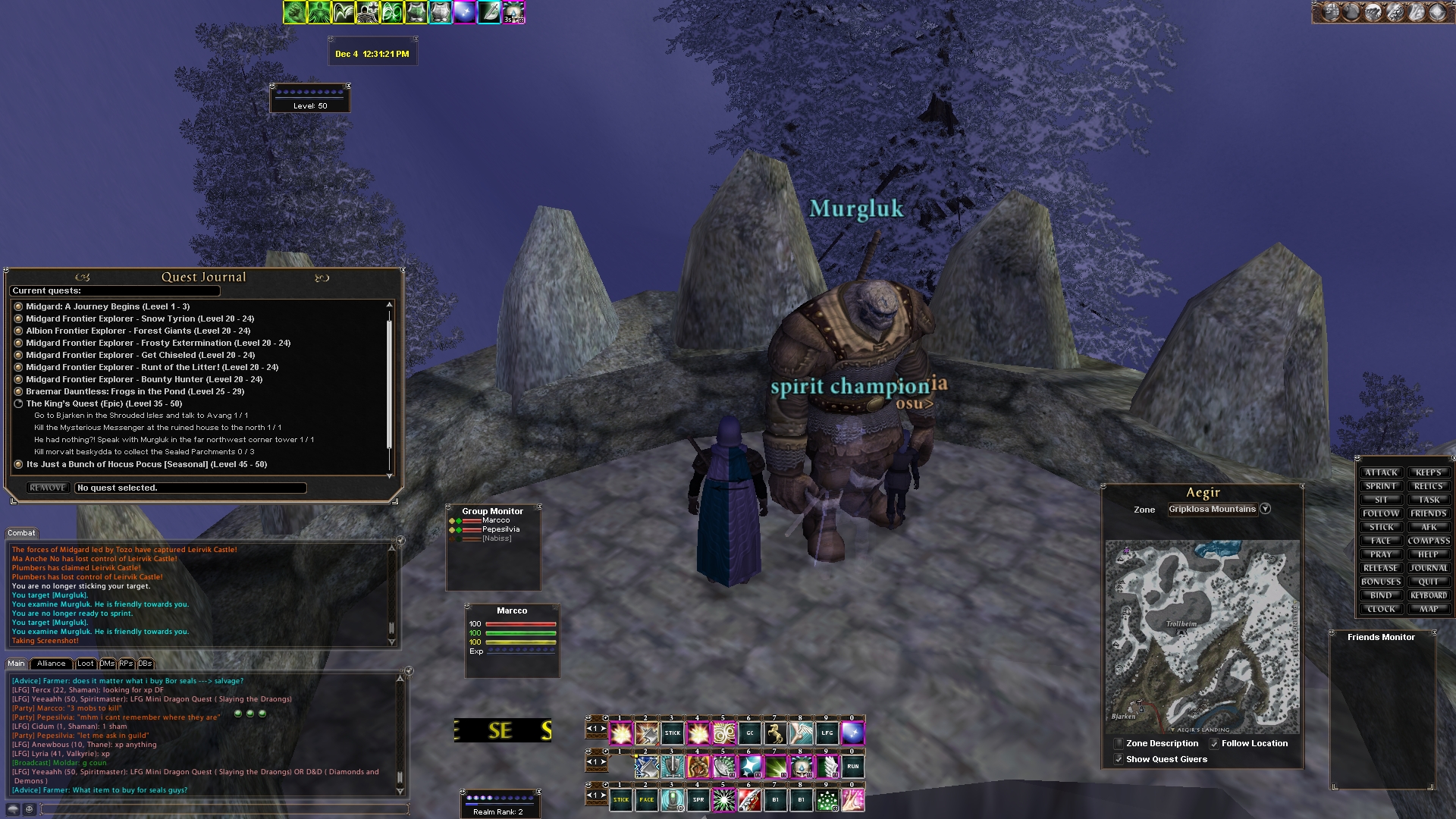Image resolution: width=1456 pixels, height=819 pixels.
Task: Open the RPs chat tab
Action: 126,664
